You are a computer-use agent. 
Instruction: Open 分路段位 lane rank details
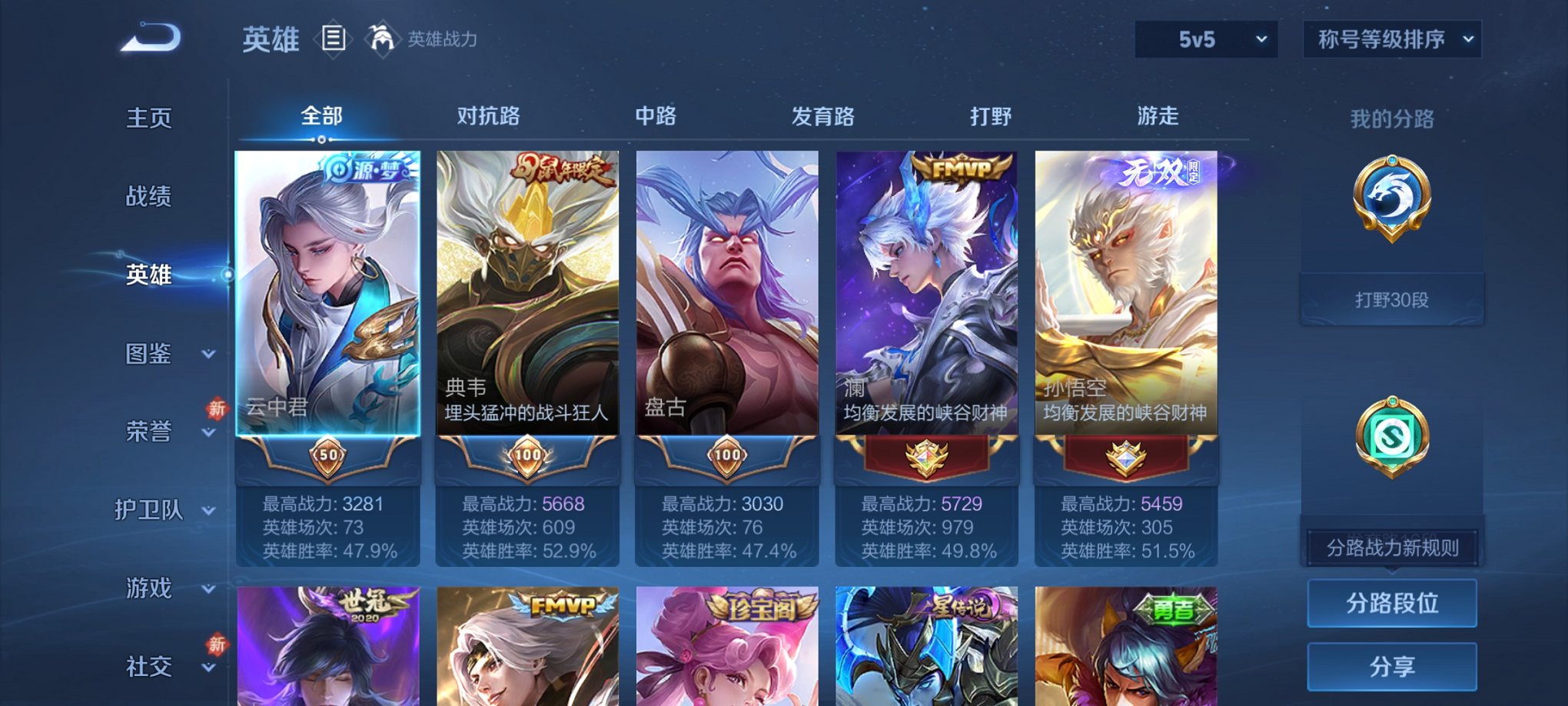[1391, 604]
